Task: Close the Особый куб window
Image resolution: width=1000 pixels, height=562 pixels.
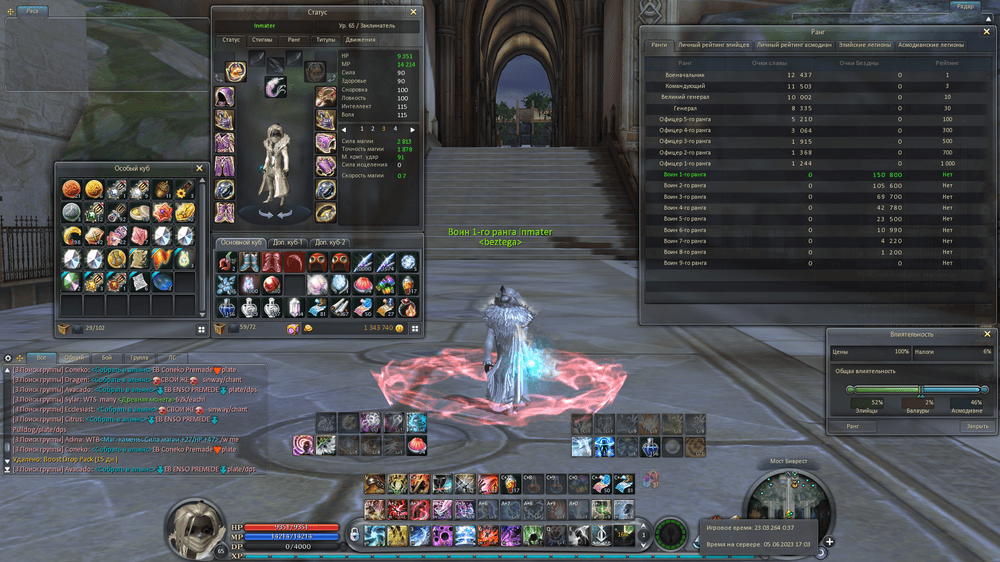Action: pyautogui.click(x=199, y=169)
